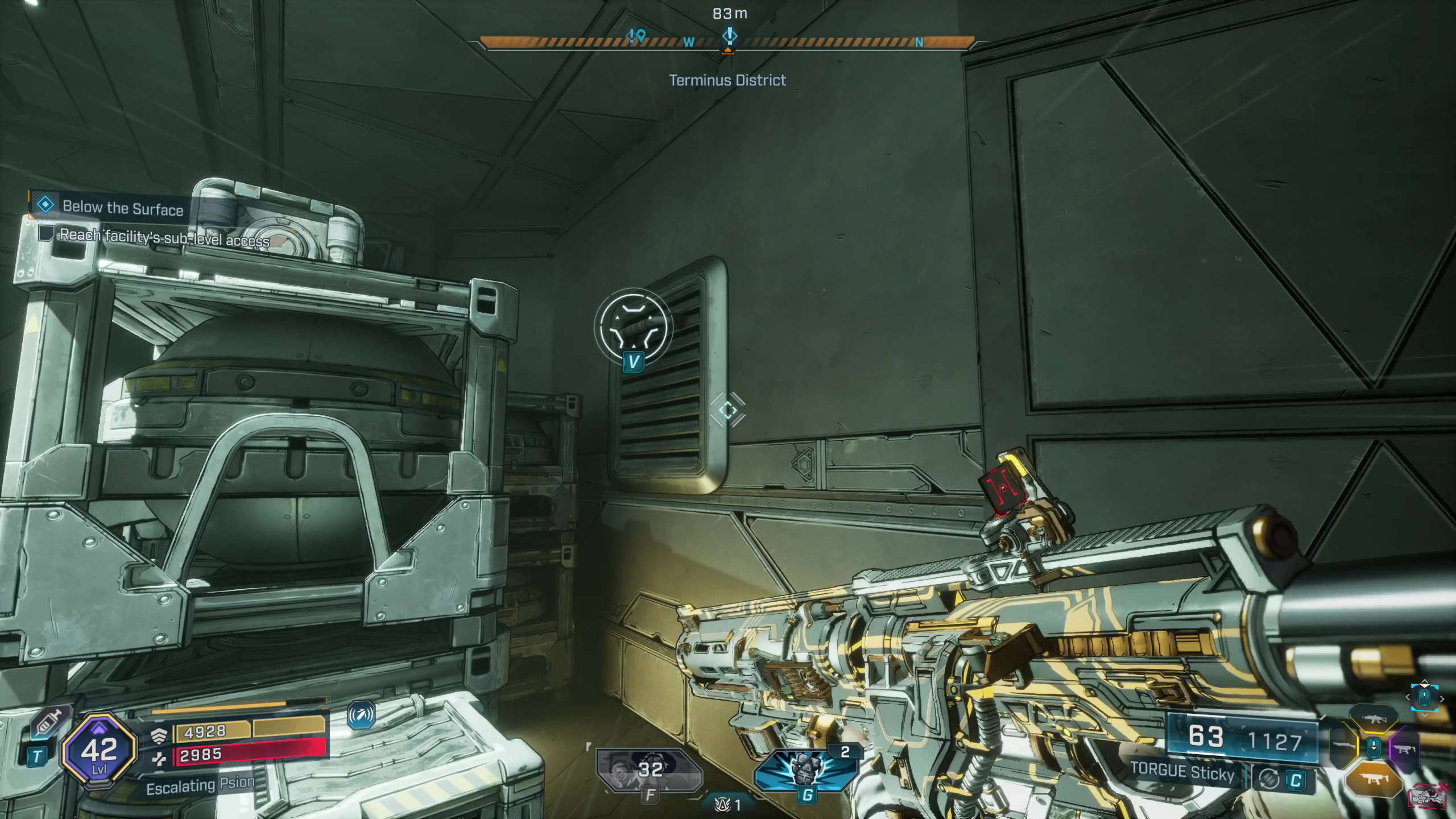Image resolution: width=1456 pixels, height=819 pixels.
Task: Select the cyan-framed mouse selector icon
Action: pos(1424,697)
